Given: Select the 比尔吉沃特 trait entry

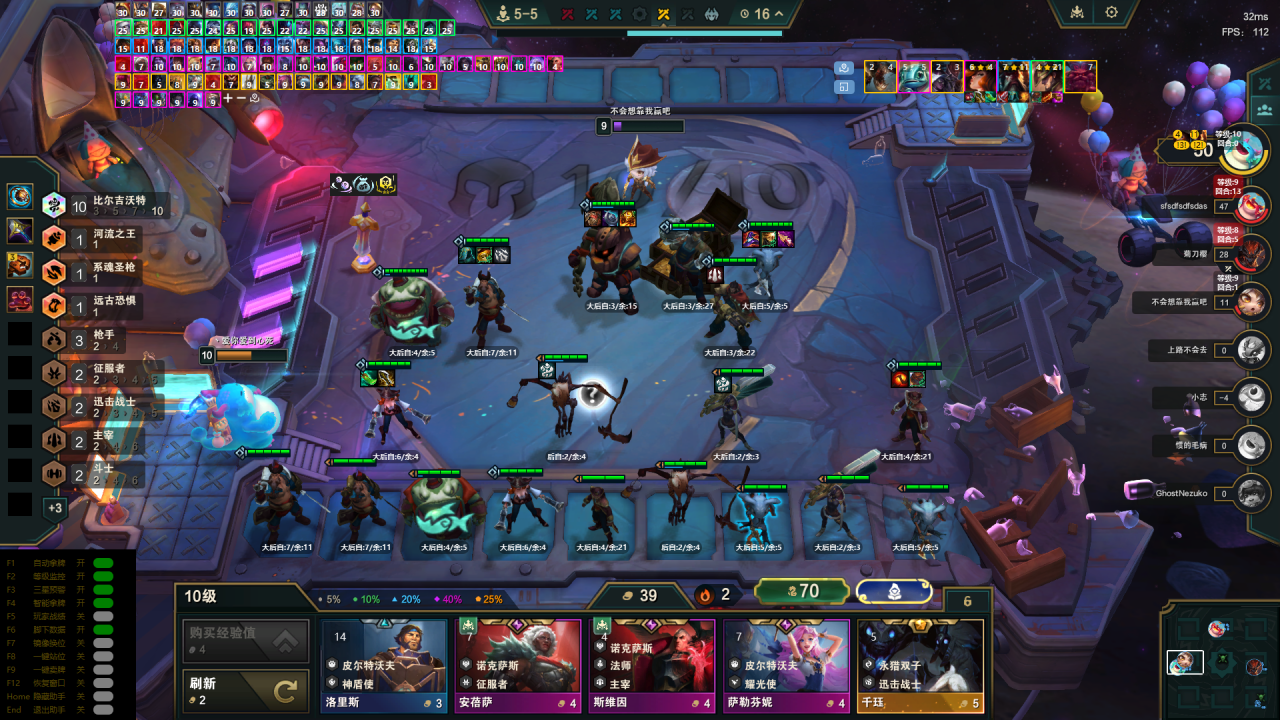Looking at the screenshot, I should (100, 206).
